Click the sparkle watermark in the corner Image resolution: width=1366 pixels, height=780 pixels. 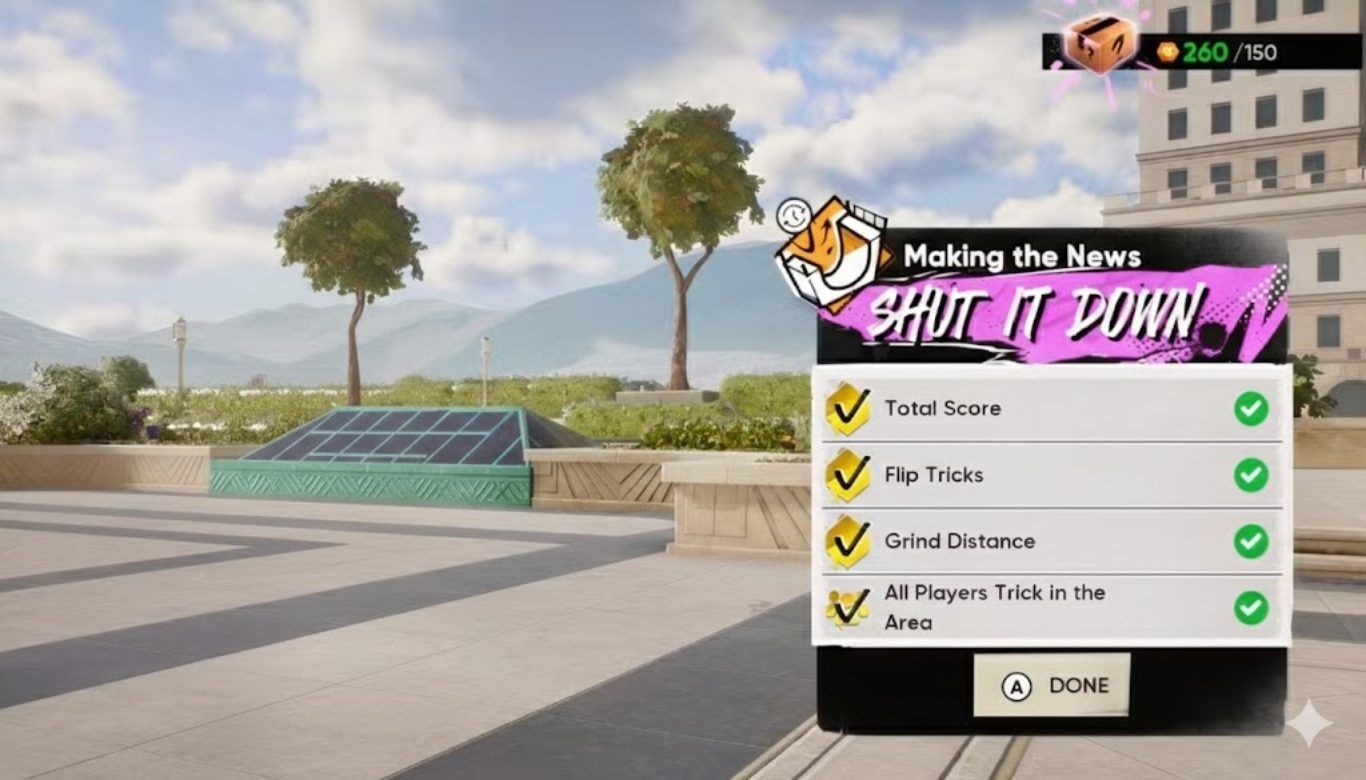tap(1309, 723)
